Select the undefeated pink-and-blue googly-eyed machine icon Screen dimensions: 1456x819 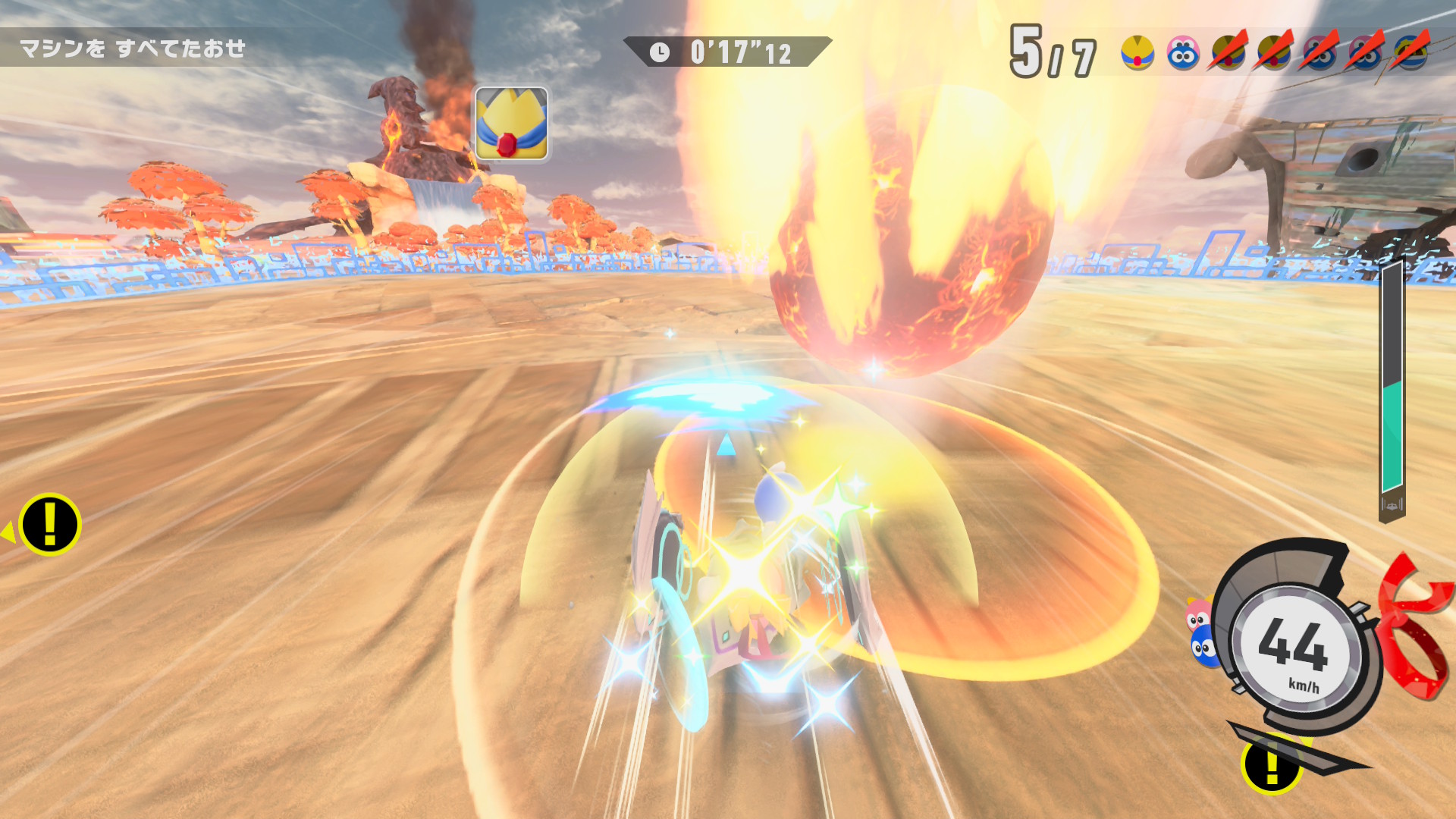point(1183,53)
